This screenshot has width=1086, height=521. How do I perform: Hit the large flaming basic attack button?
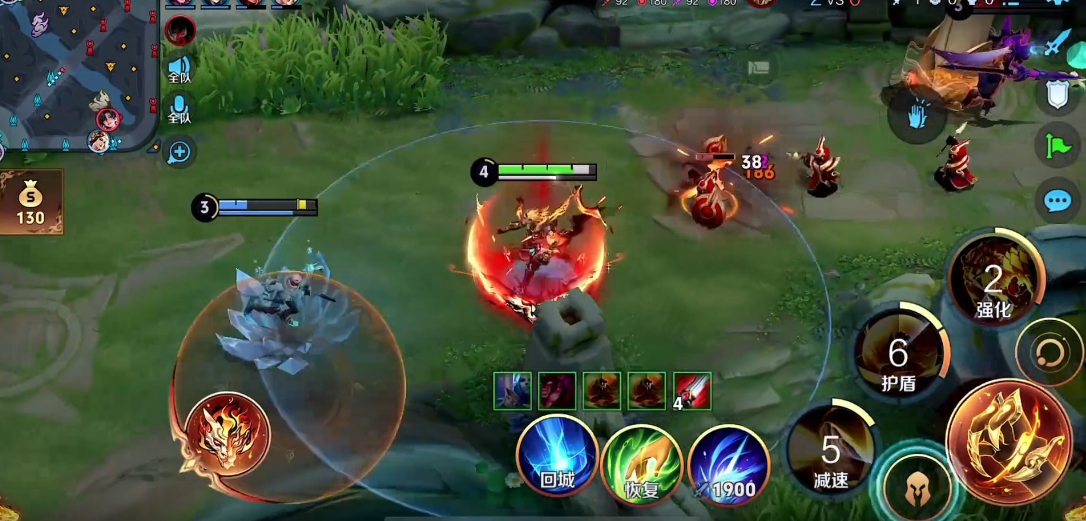point(1008,441)
